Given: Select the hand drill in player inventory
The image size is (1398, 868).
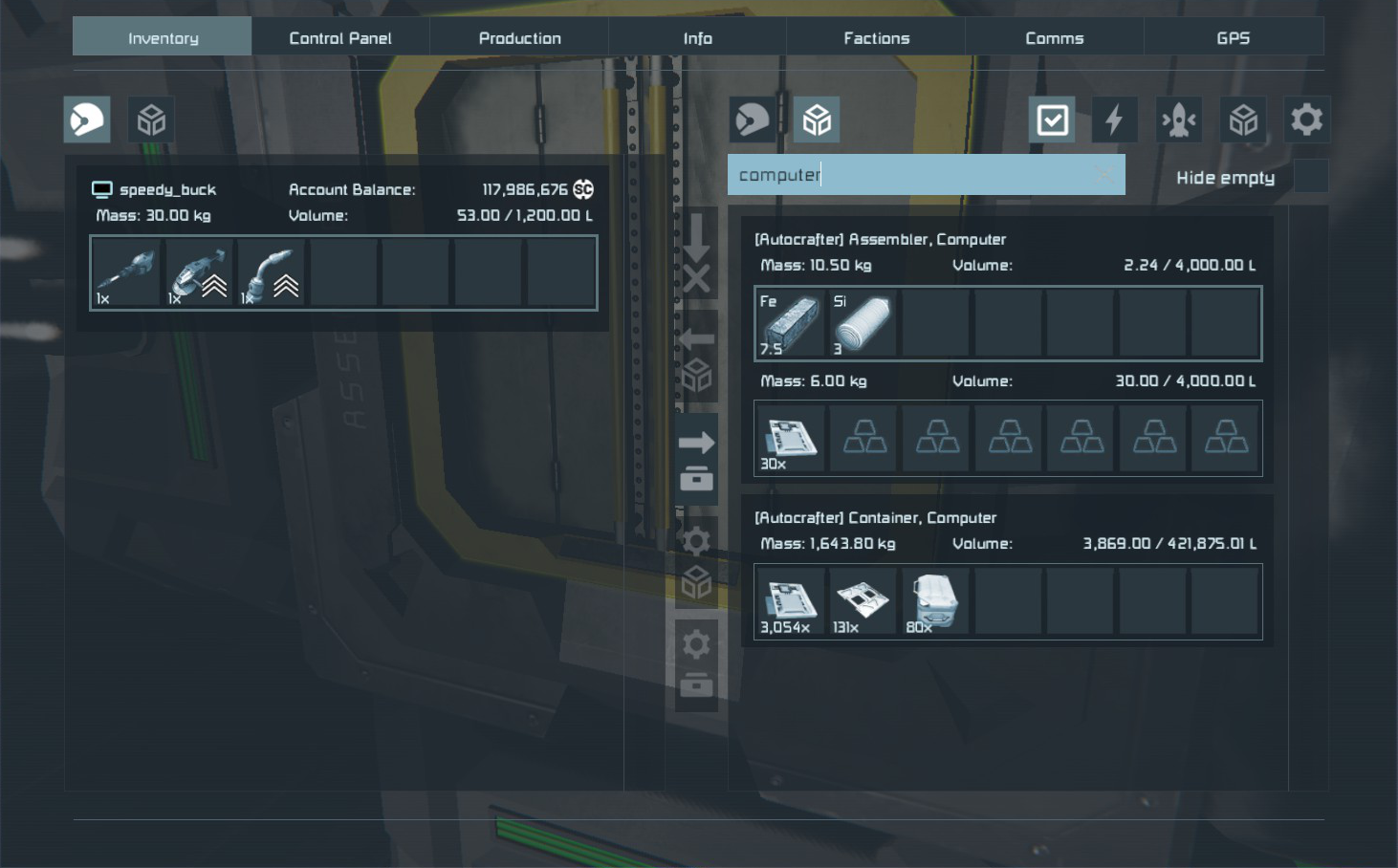Looking at the screenshot, I should (126, 273).
